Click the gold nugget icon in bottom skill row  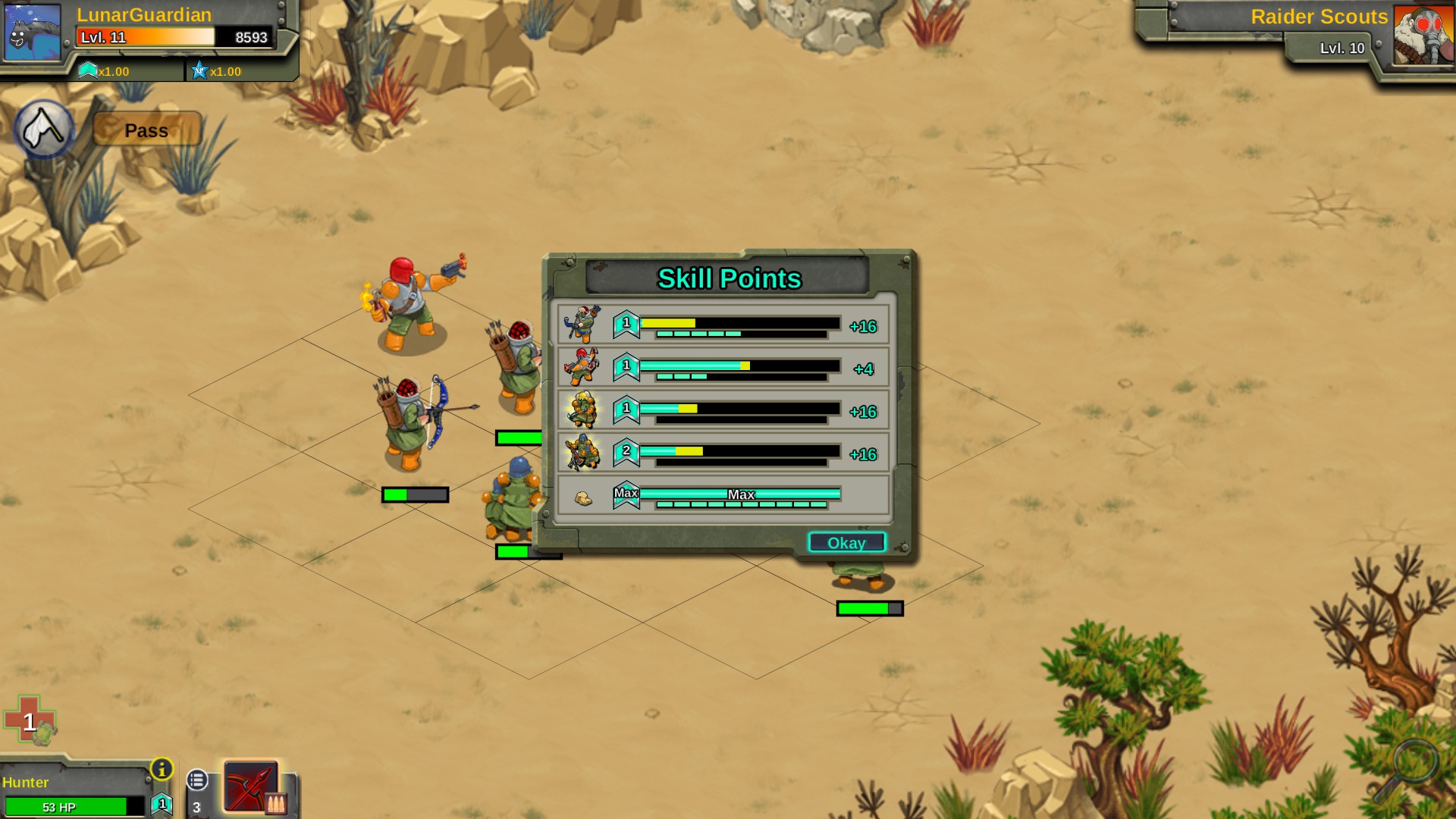point(584,497)
